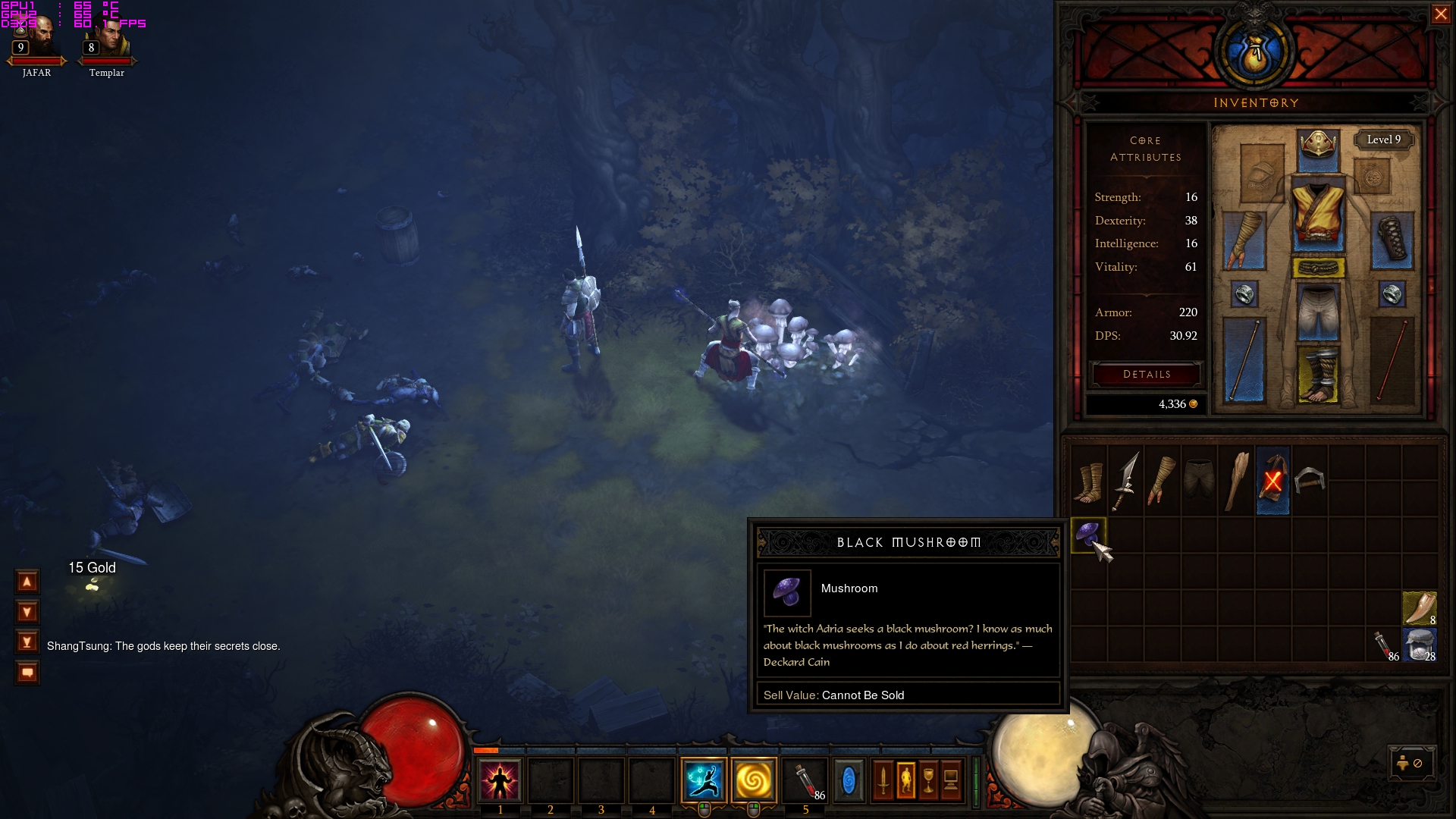Open the game menu computer icon
The width and height of the screenshot is (1456, 819).
pyautogui.click(x=951, y=780)
